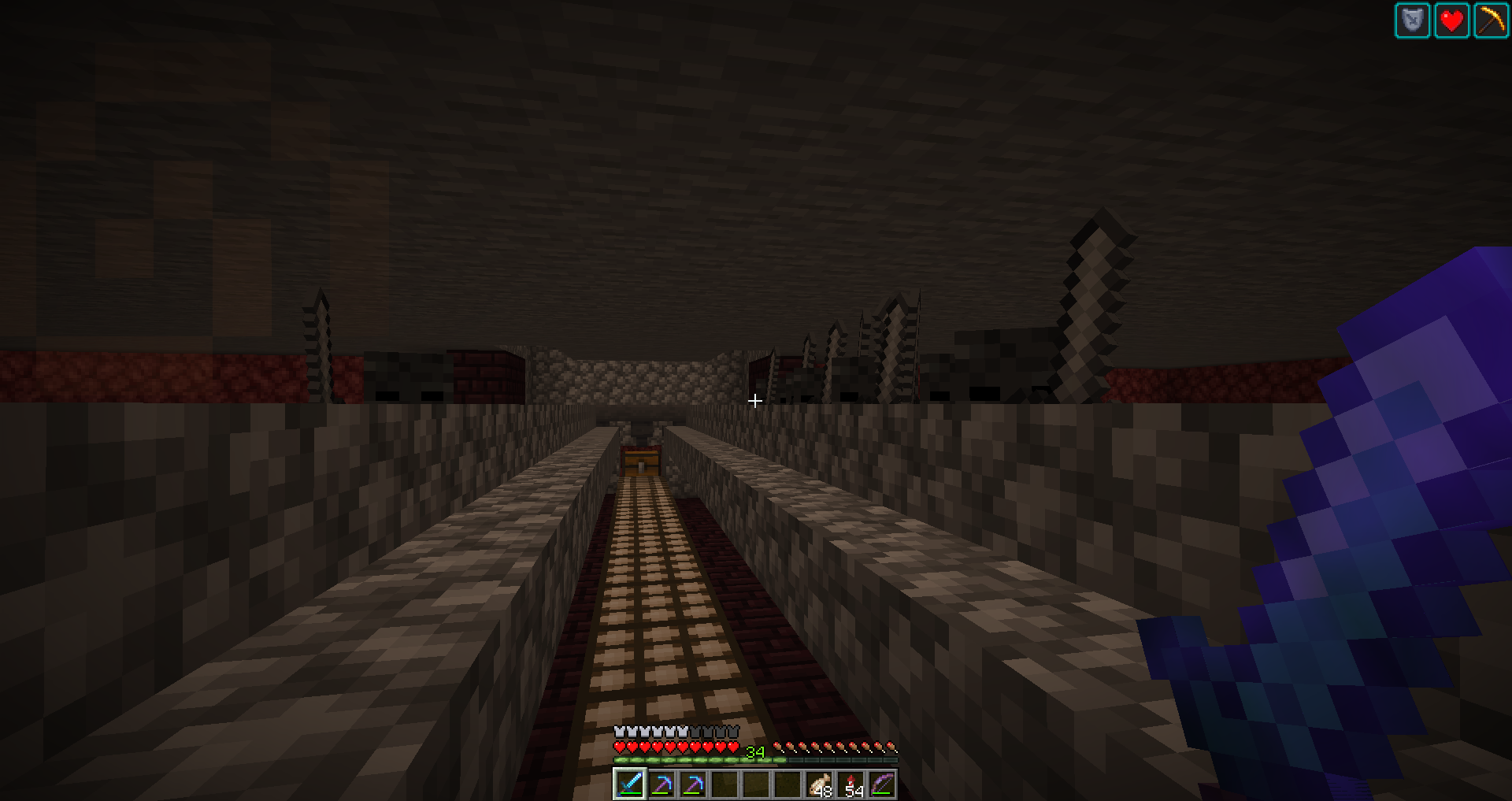1512x801 pixels.
Task: Click the green experience level number 34
Action: pyautogui.click(x=754, y=751)
